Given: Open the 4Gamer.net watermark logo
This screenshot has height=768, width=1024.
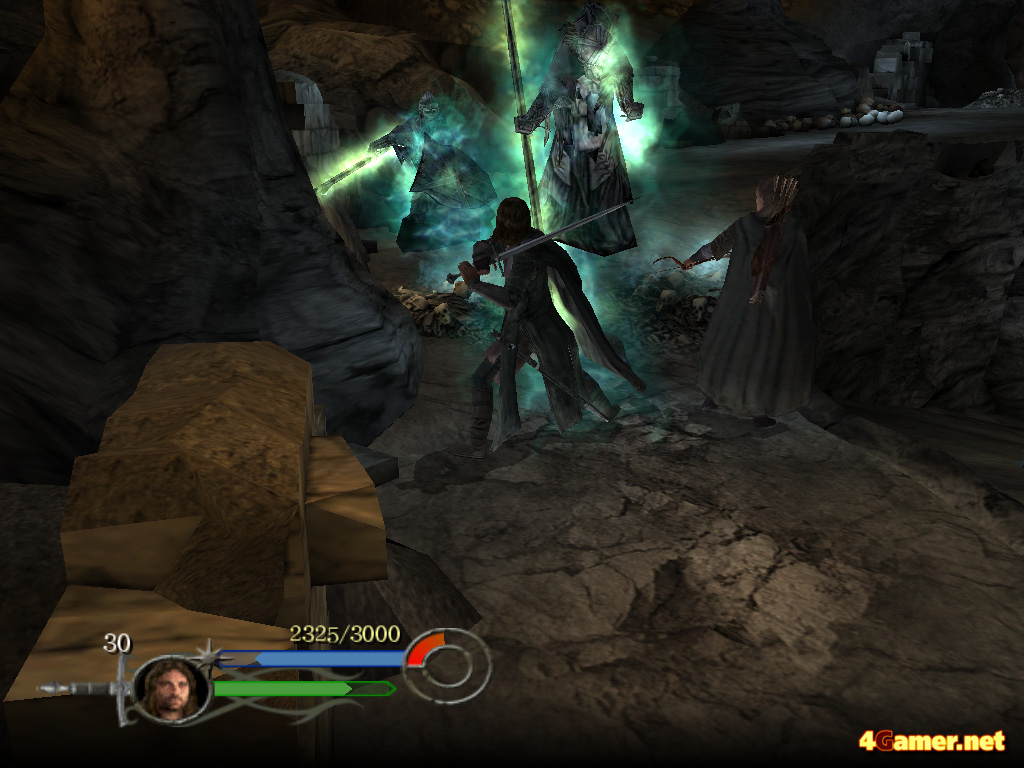Looking at the screenshot, I should [931, 741].
